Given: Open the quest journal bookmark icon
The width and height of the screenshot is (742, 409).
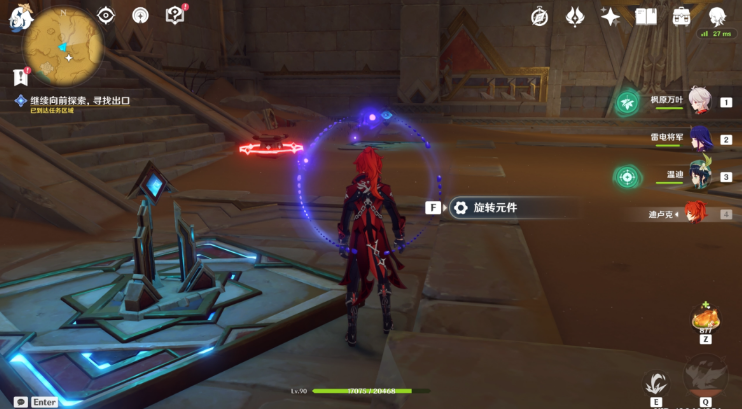Looking at the screenshot, I should 19,76.
